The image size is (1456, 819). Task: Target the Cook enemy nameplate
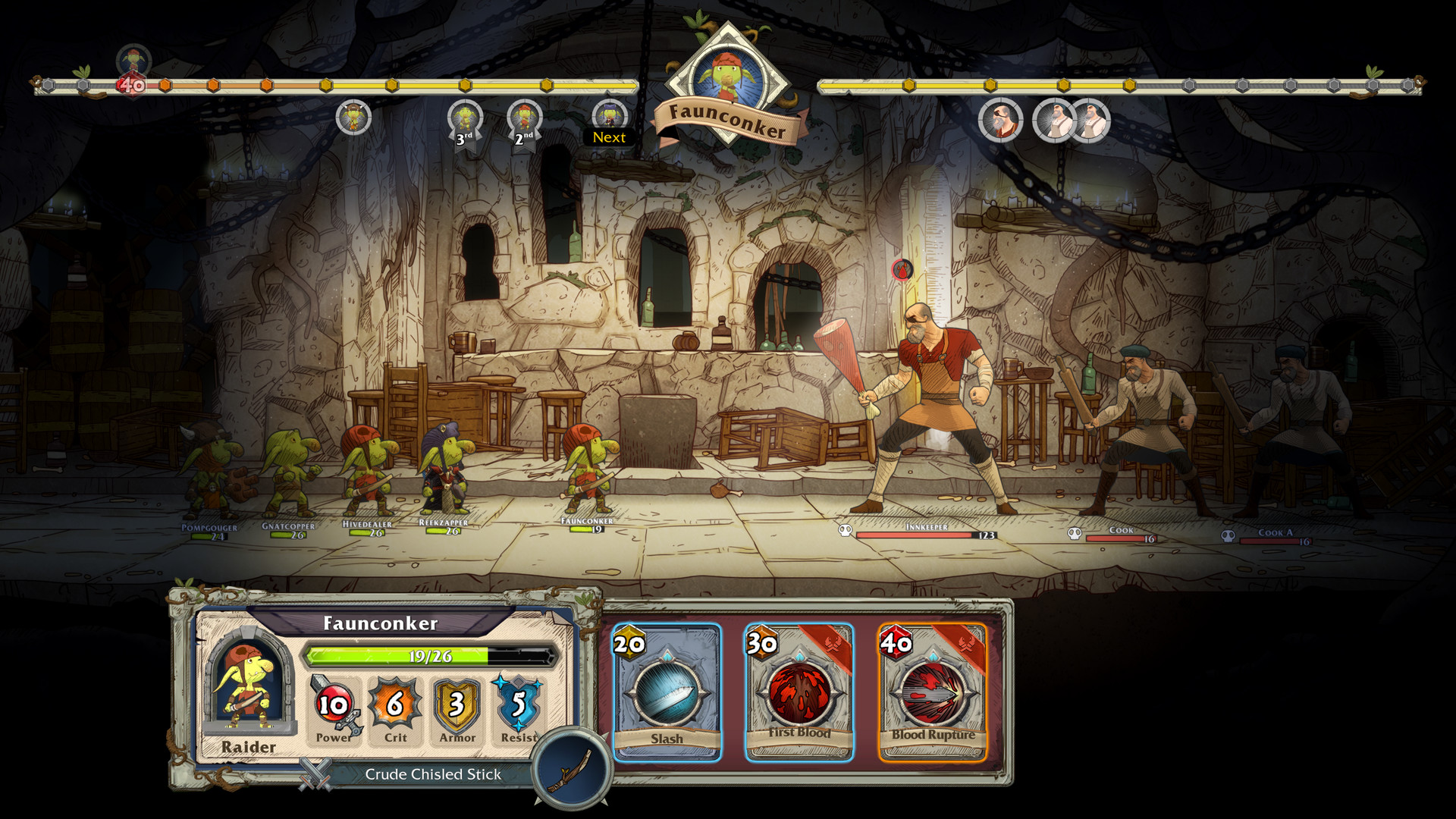click(x=1121, y=530)
